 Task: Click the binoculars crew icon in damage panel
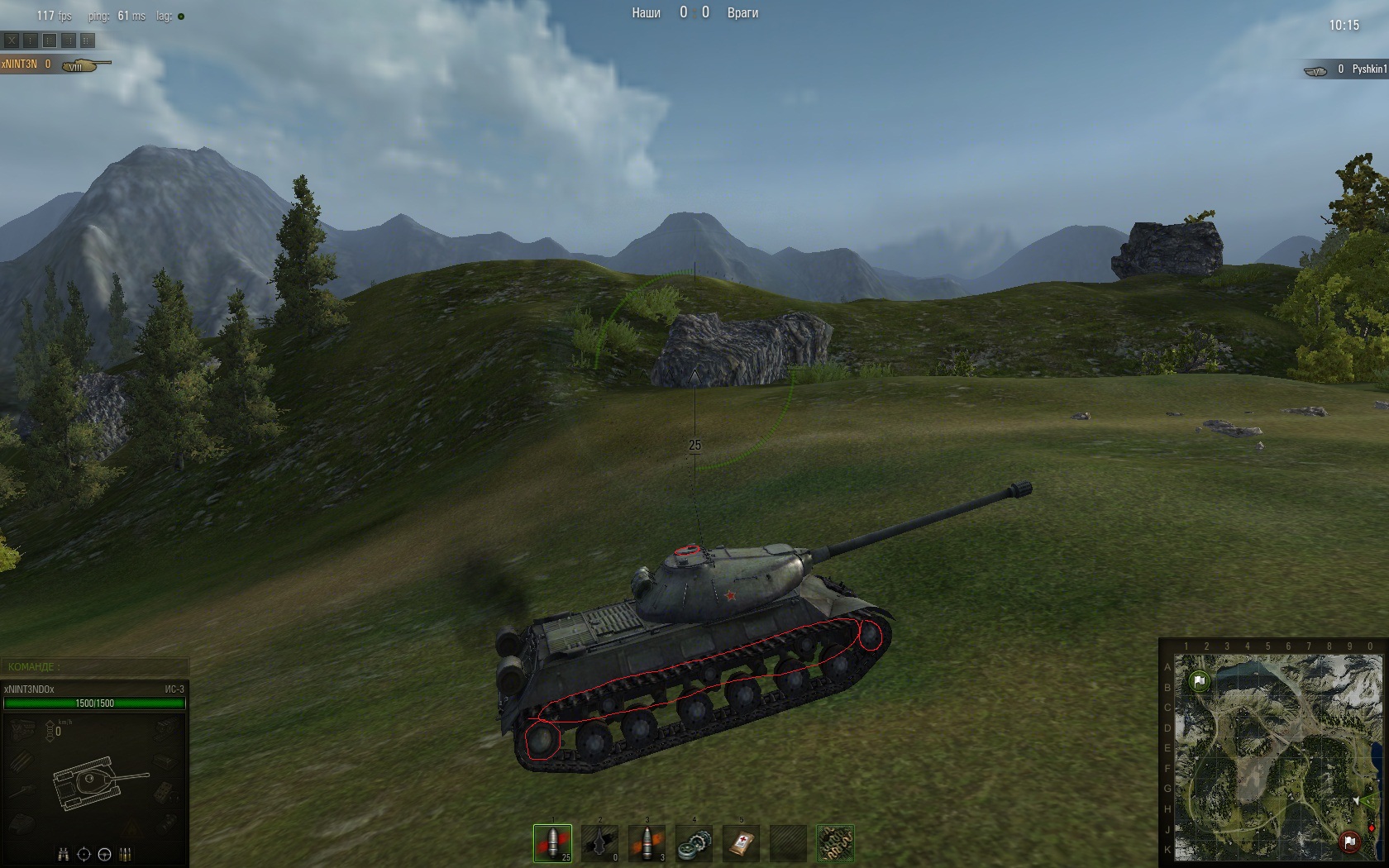63,855
